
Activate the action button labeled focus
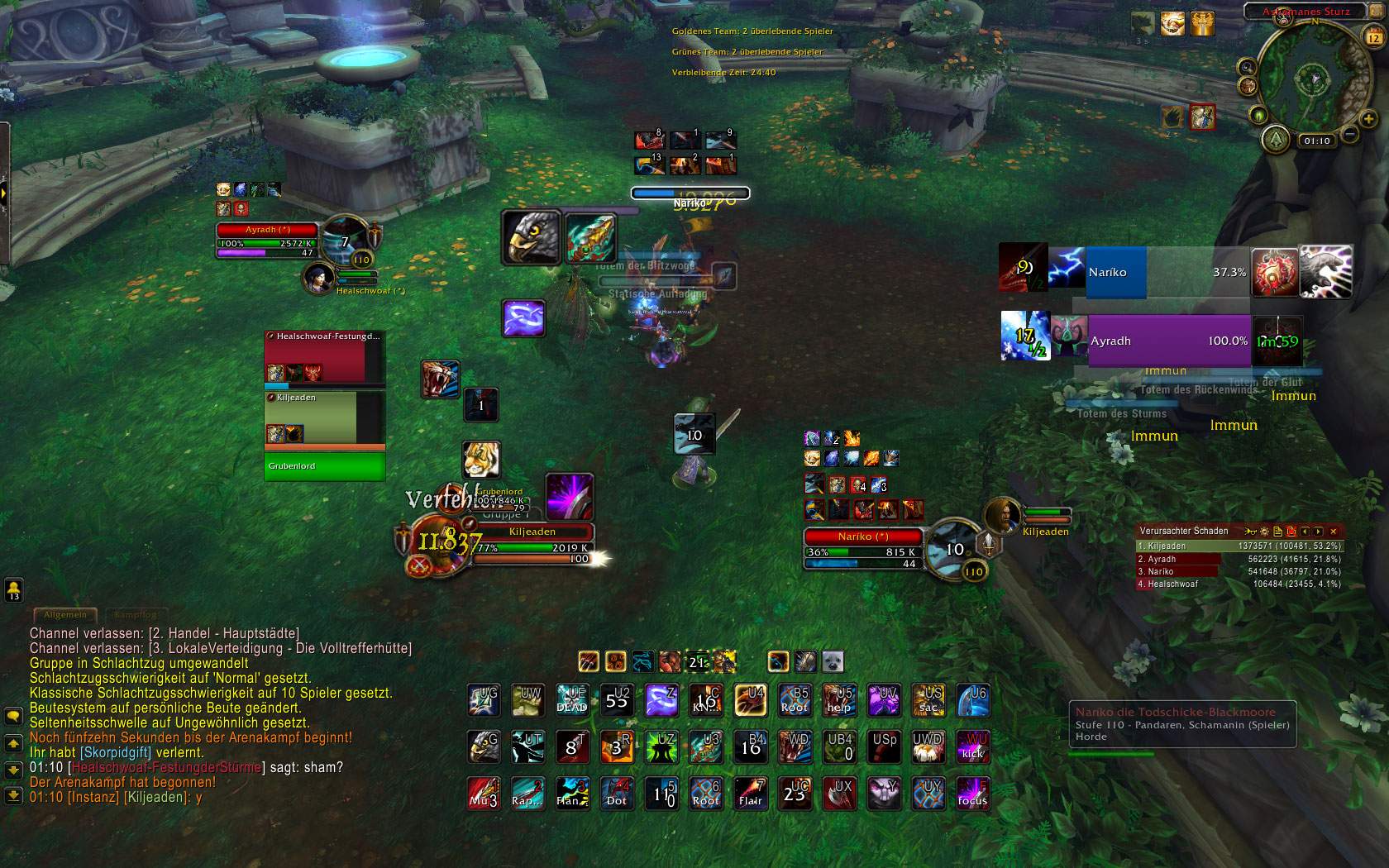(x=972, y=793)
